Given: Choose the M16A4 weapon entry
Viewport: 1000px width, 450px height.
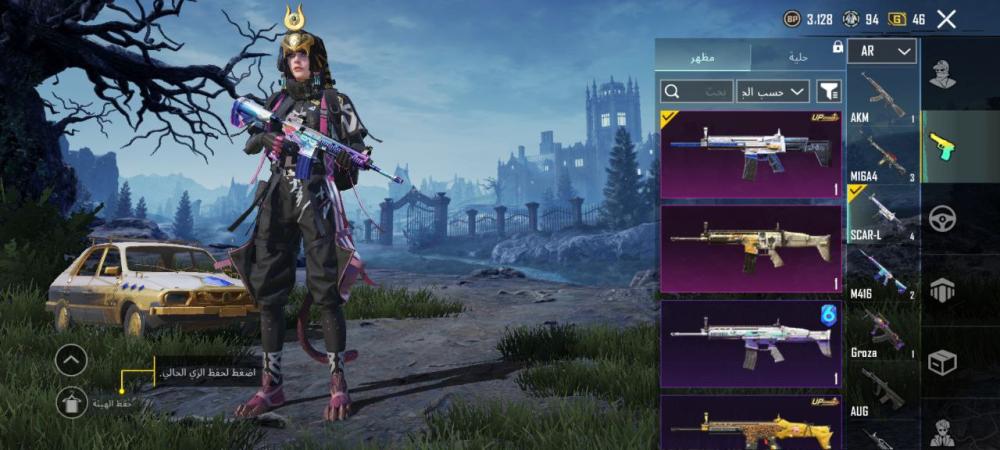Looking at the screenshot, I should tap(882, 154).
